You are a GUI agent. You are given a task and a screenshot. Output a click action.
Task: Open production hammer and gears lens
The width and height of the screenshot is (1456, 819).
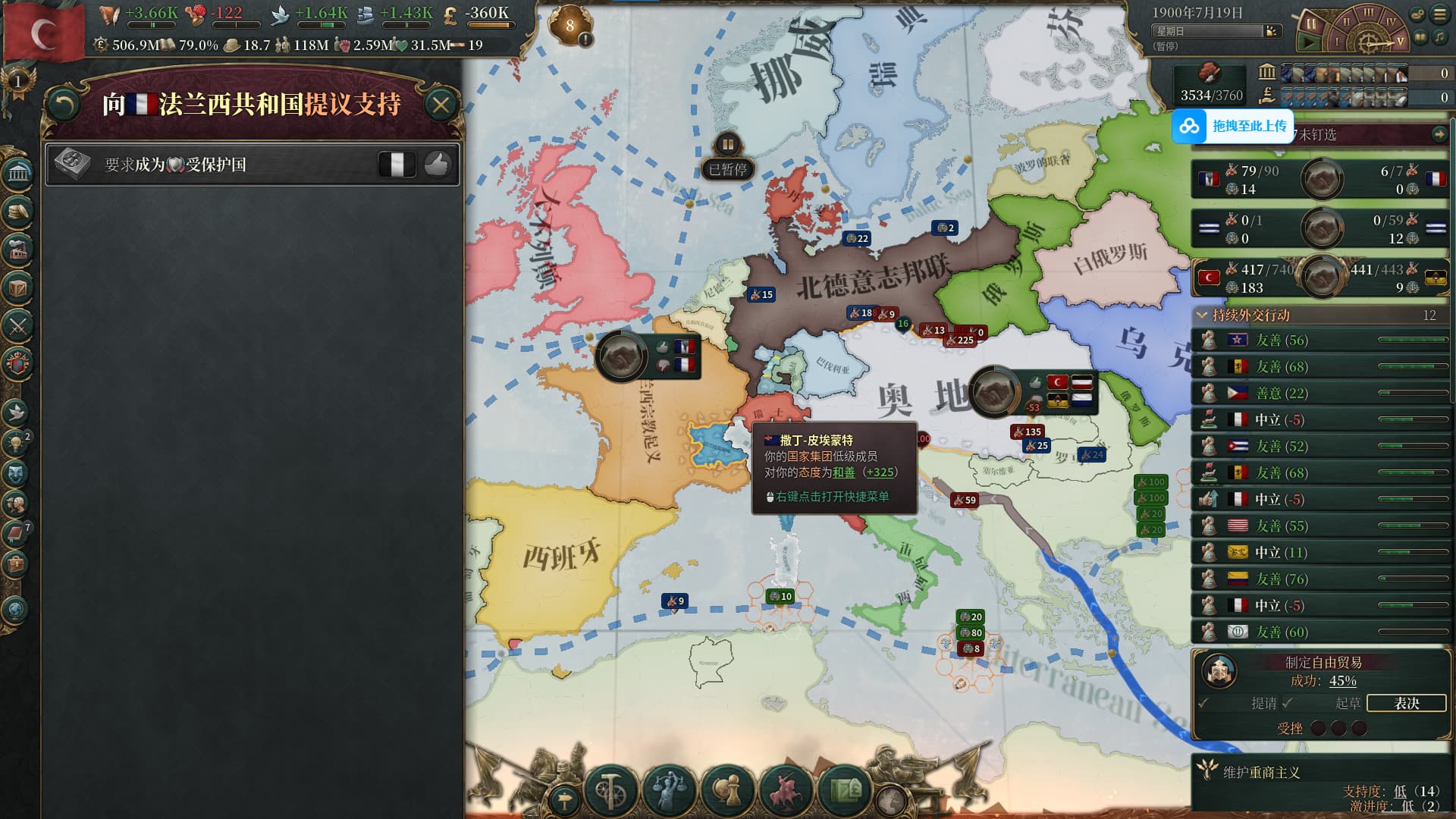610,789
